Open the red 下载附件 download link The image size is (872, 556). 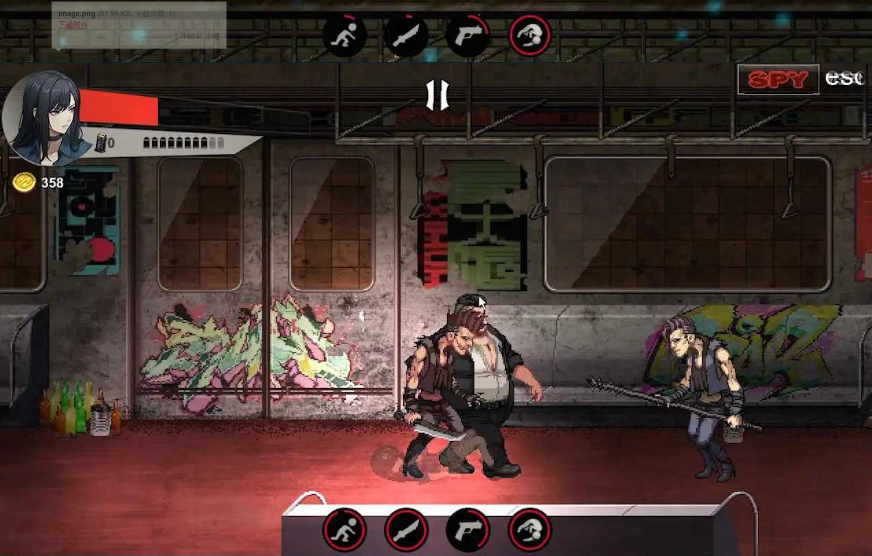75,26
